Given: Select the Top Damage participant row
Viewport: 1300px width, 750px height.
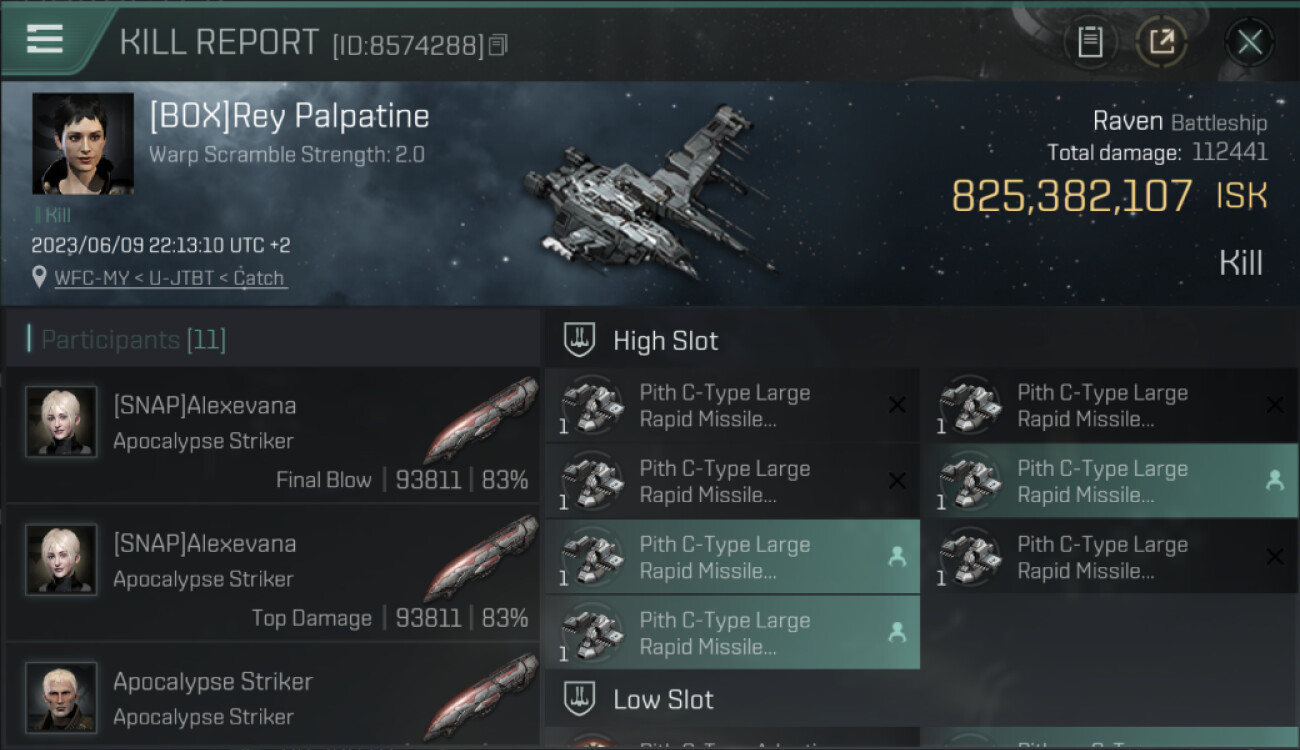Looking at the screenshot, I should (273, 573).
